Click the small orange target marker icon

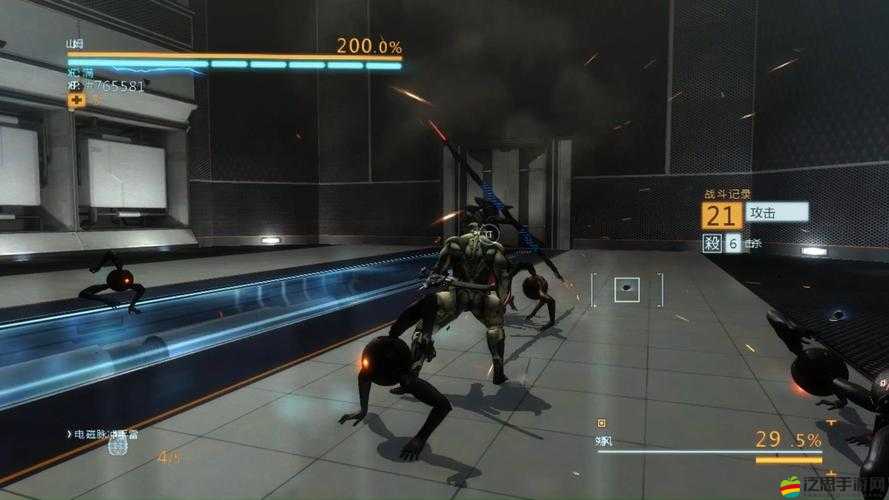coord(601,423)
